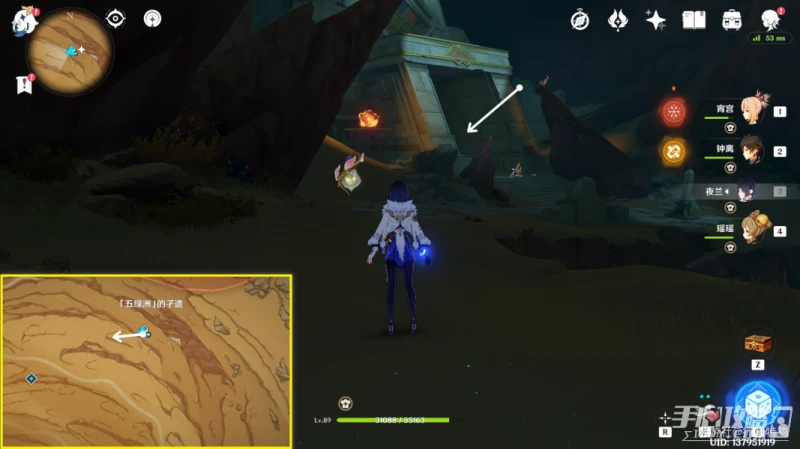
Task: Open the Wish star icon
Action: click(x=656, y=20)
